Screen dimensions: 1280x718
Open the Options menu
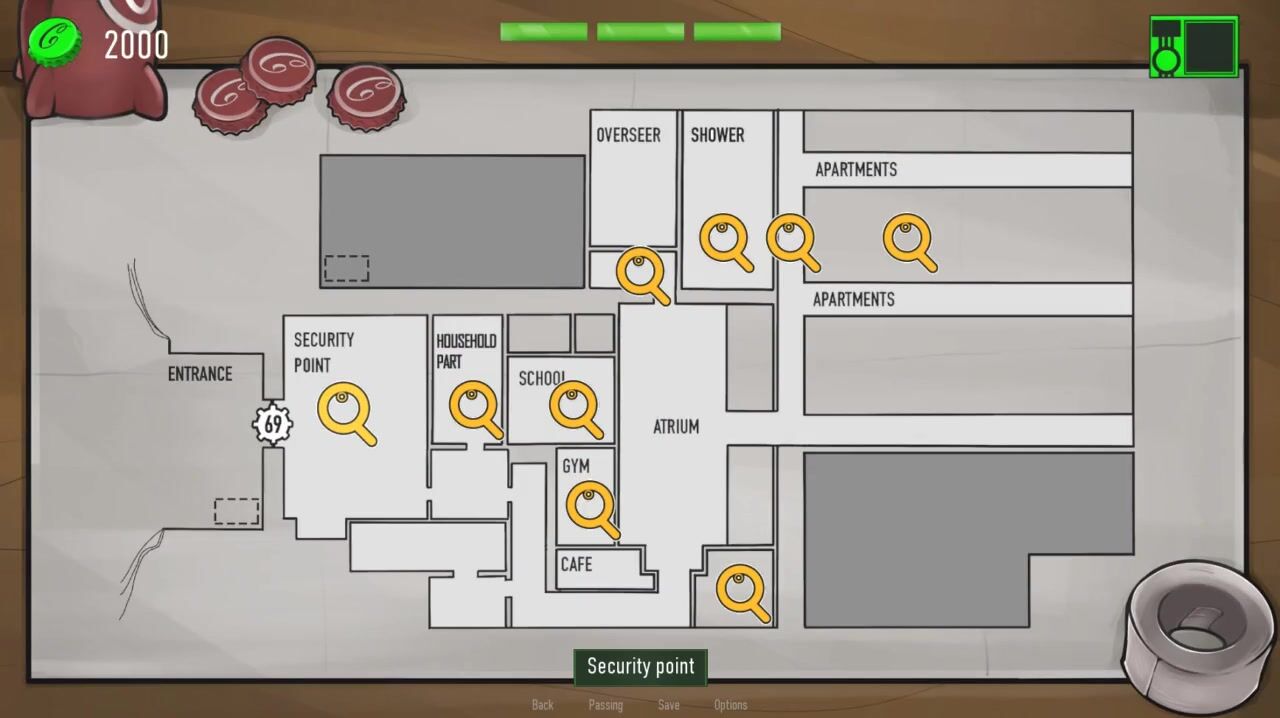click(730, 705)
